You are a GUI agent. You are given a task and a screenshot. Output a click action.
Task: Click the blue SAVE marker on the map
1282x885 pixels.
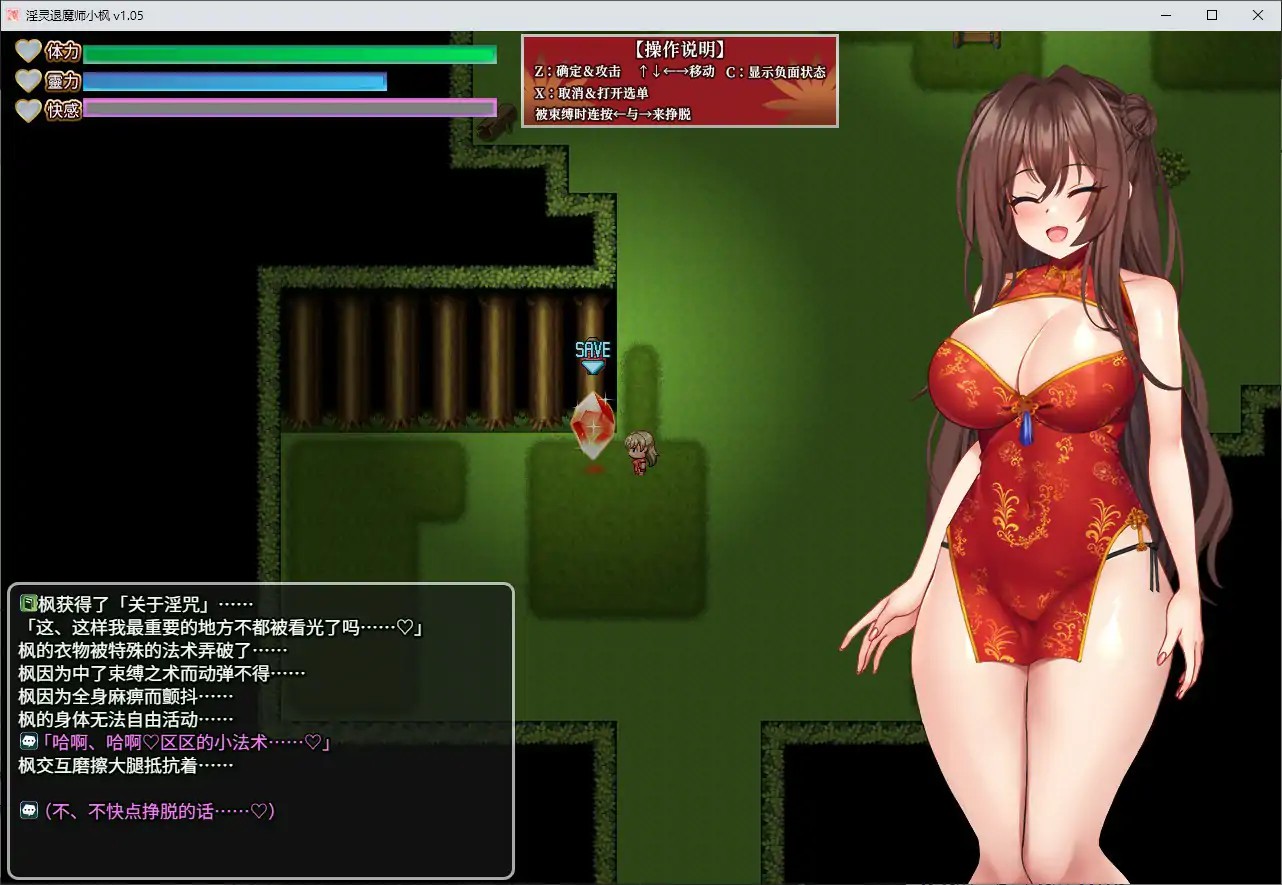coord(593,350)
